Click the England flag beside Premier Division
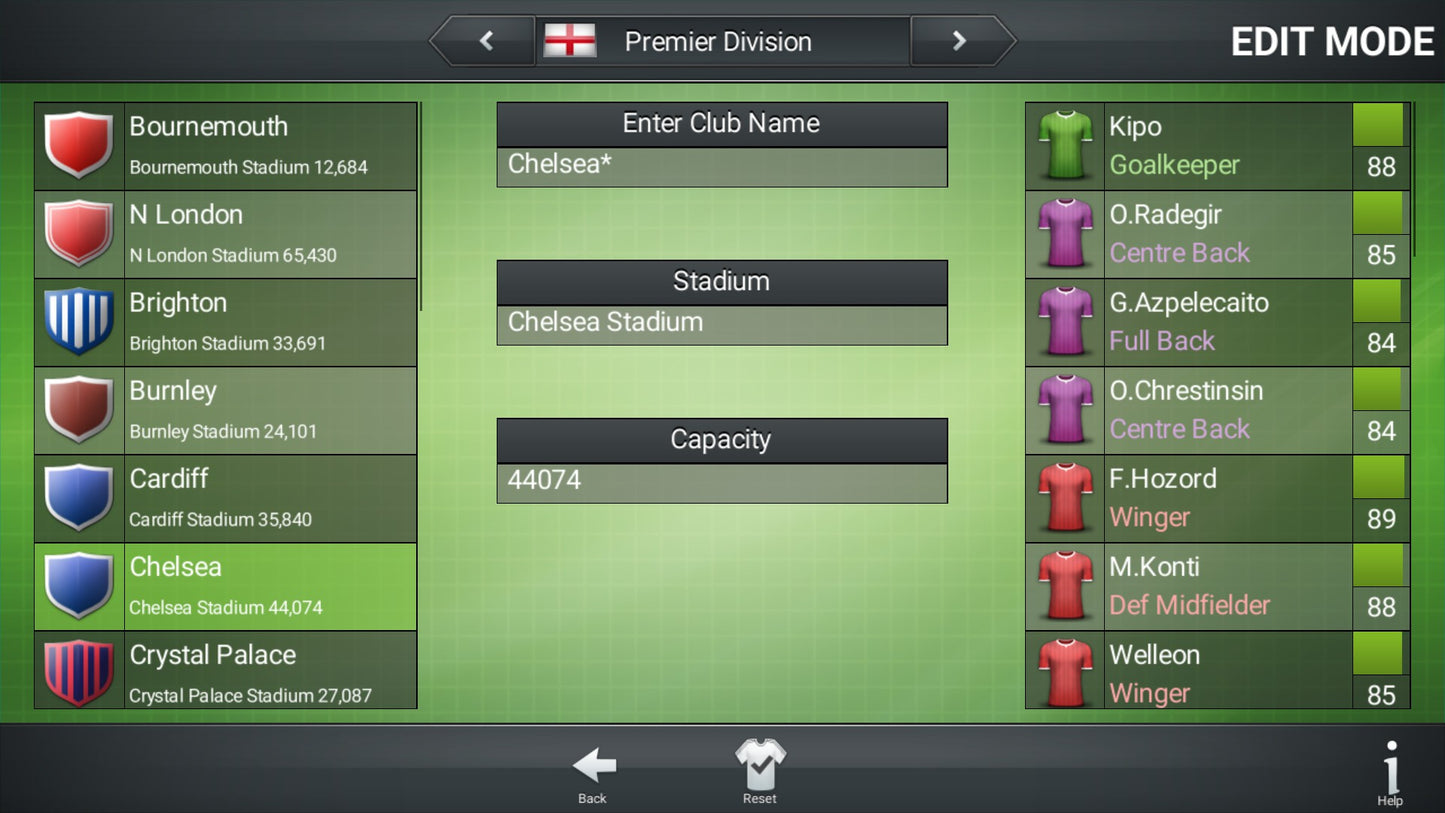Image resolution: width=1445 pixels, height=813 pixels. click(x=570, y=41)
